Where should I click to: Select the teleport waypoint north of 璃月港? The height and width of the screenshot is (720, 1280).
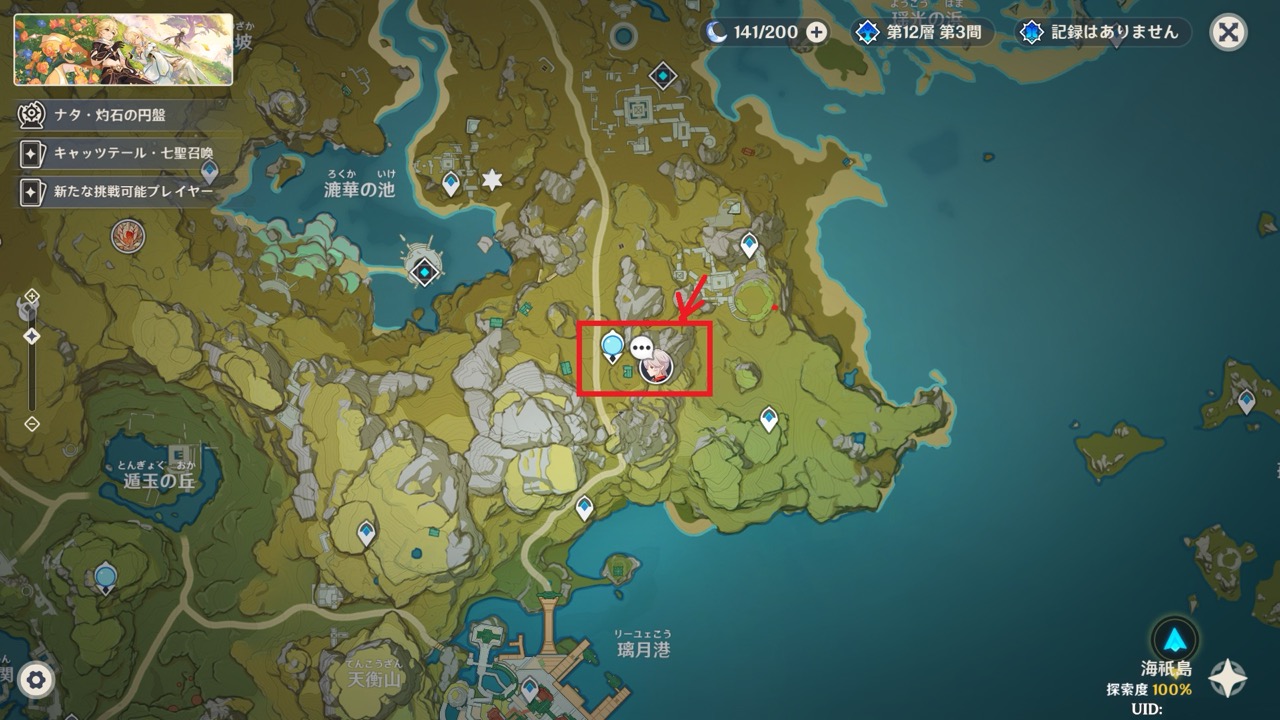pyautogui.click(x=583, y=505)
